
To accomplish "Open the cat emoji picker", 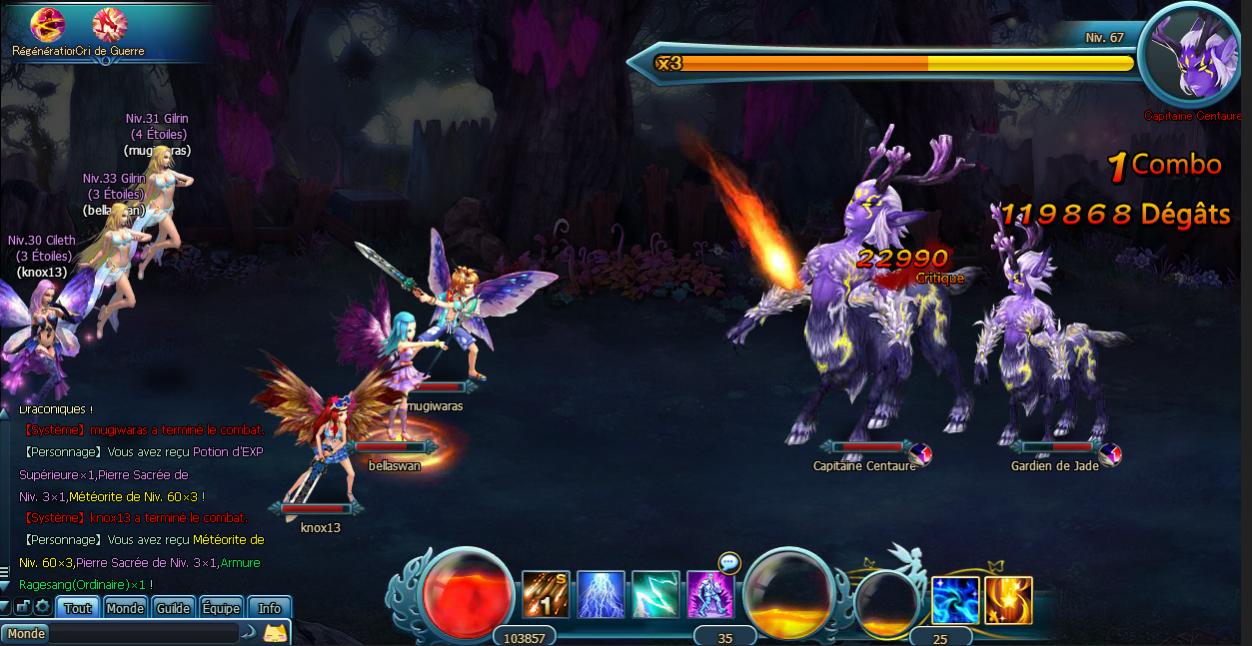I will pos(275,632).
